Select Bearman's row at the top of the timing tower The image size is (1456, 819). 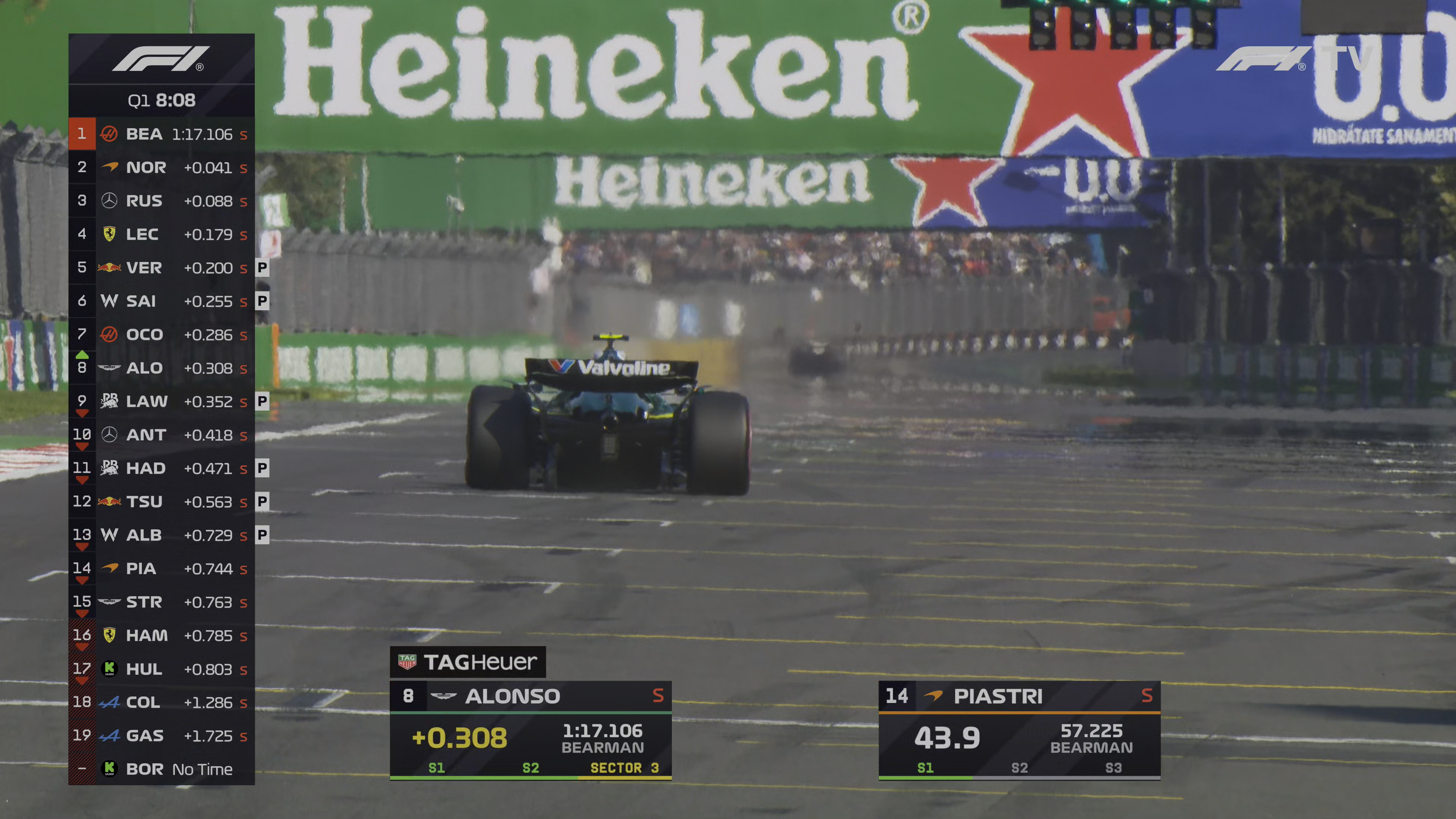[162, 134]
